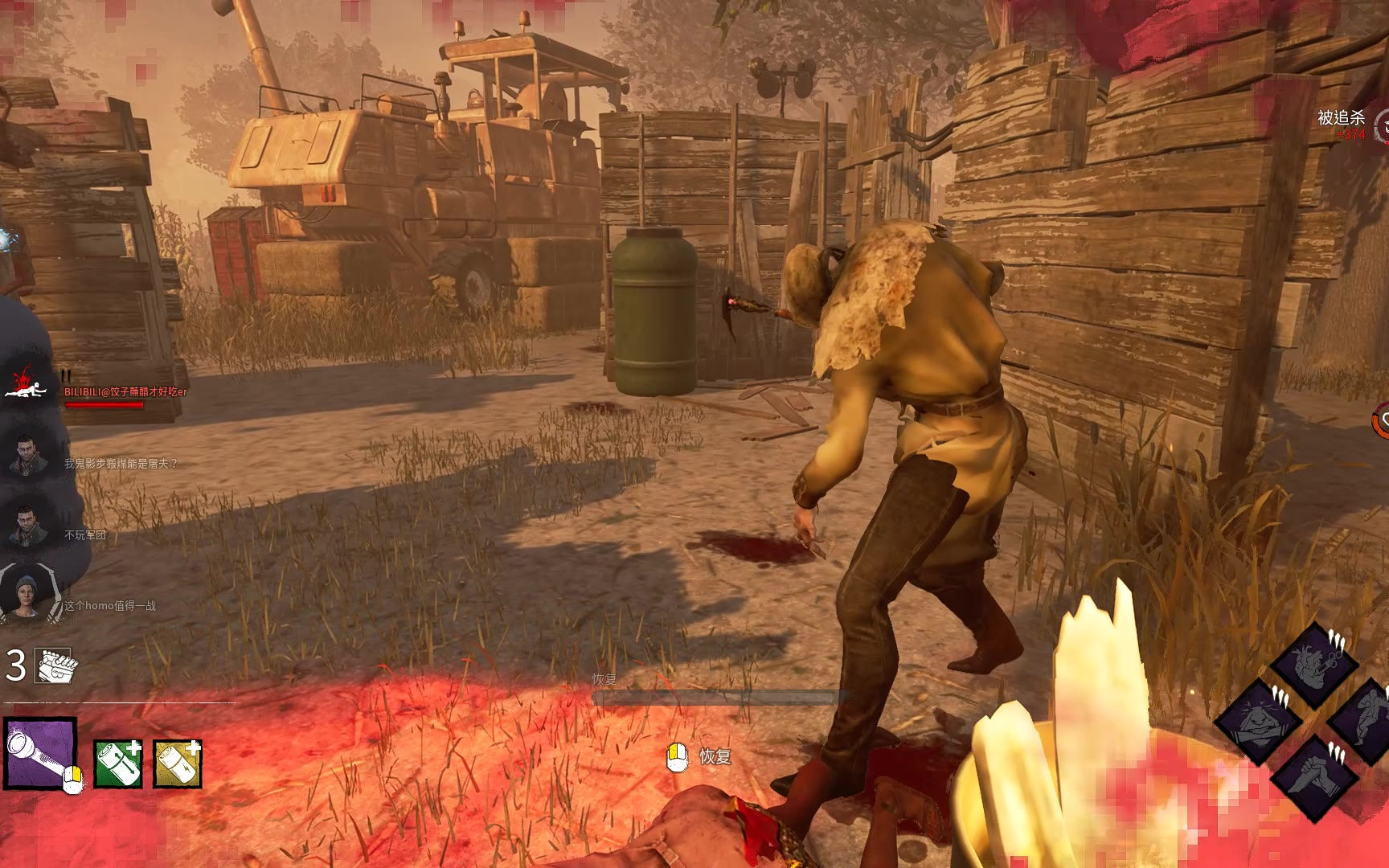Select the purple flashlight item slot
1389x868 pixels.
[40, 754]
